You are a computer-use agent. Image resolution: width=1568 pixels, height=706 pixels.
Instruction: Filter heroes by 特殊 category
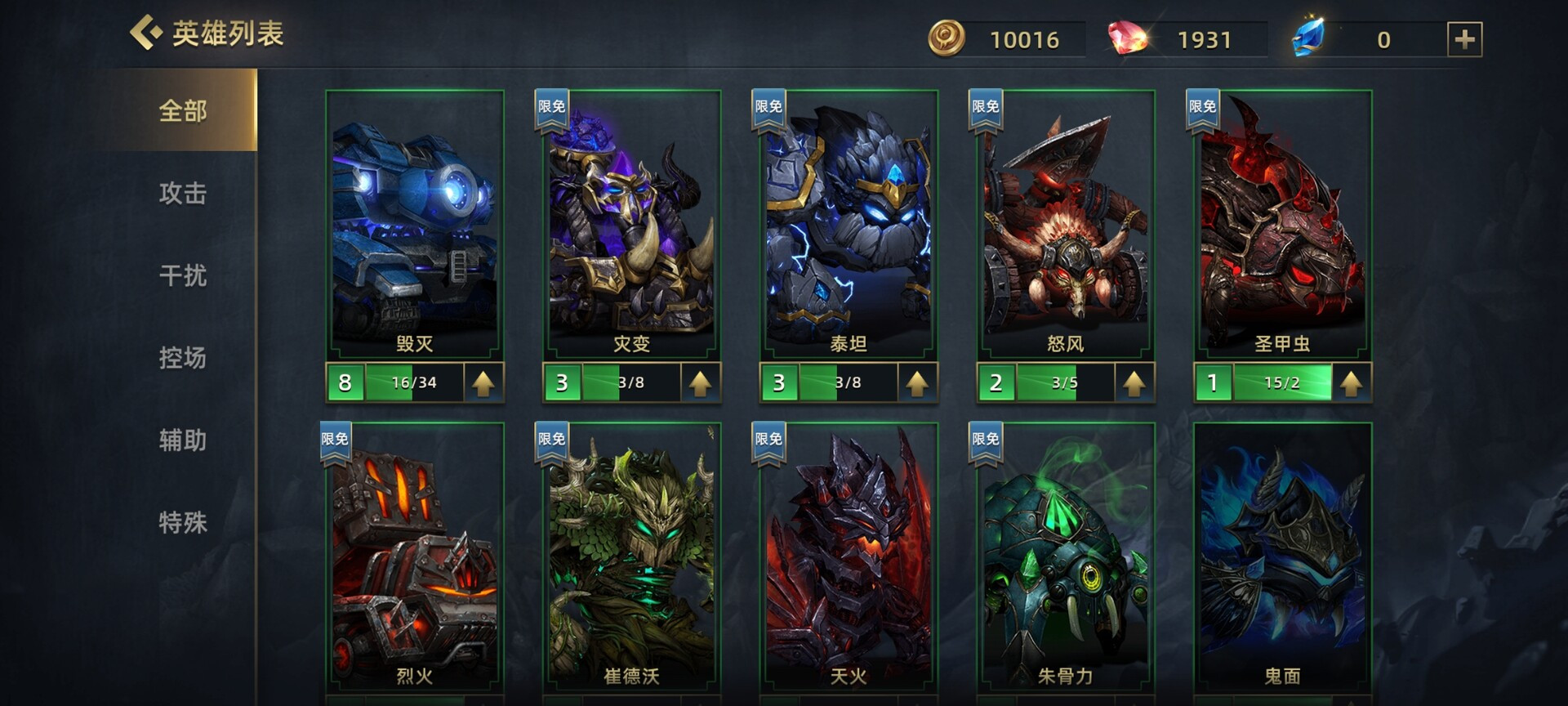tap(183, 522)
